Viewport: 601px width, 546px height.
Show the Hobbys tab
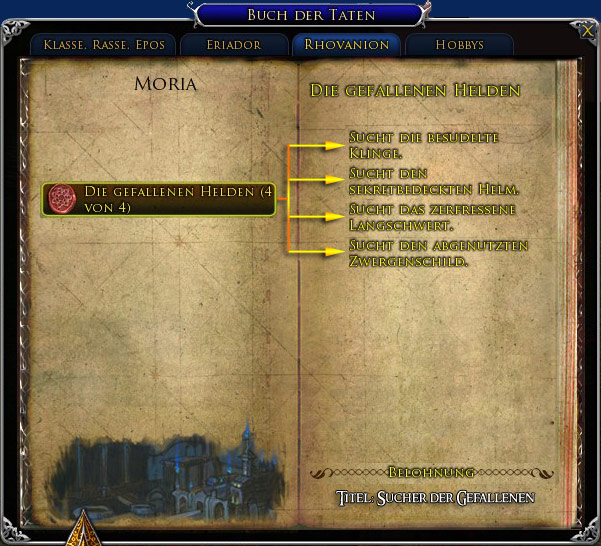tap(459, 45)
